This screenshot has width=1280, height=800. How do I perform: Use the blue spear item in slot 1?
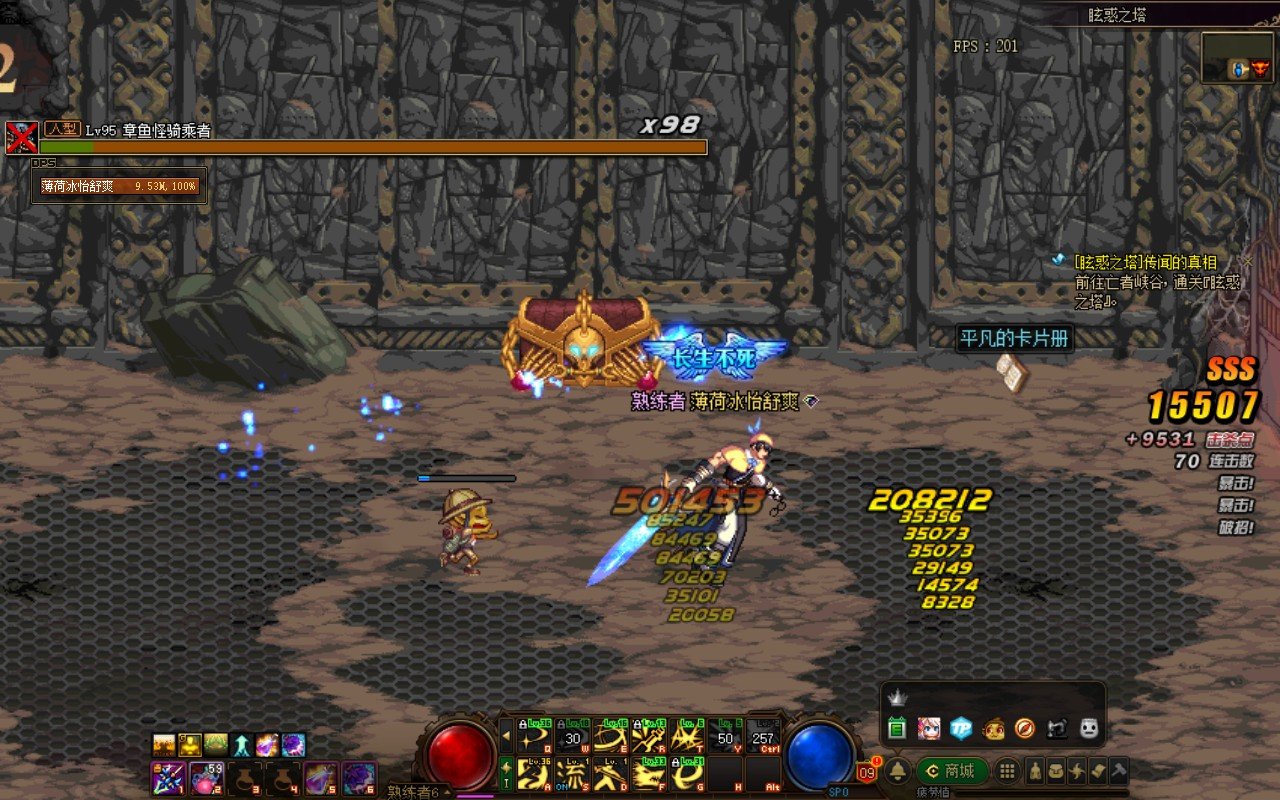click(166, 777)
